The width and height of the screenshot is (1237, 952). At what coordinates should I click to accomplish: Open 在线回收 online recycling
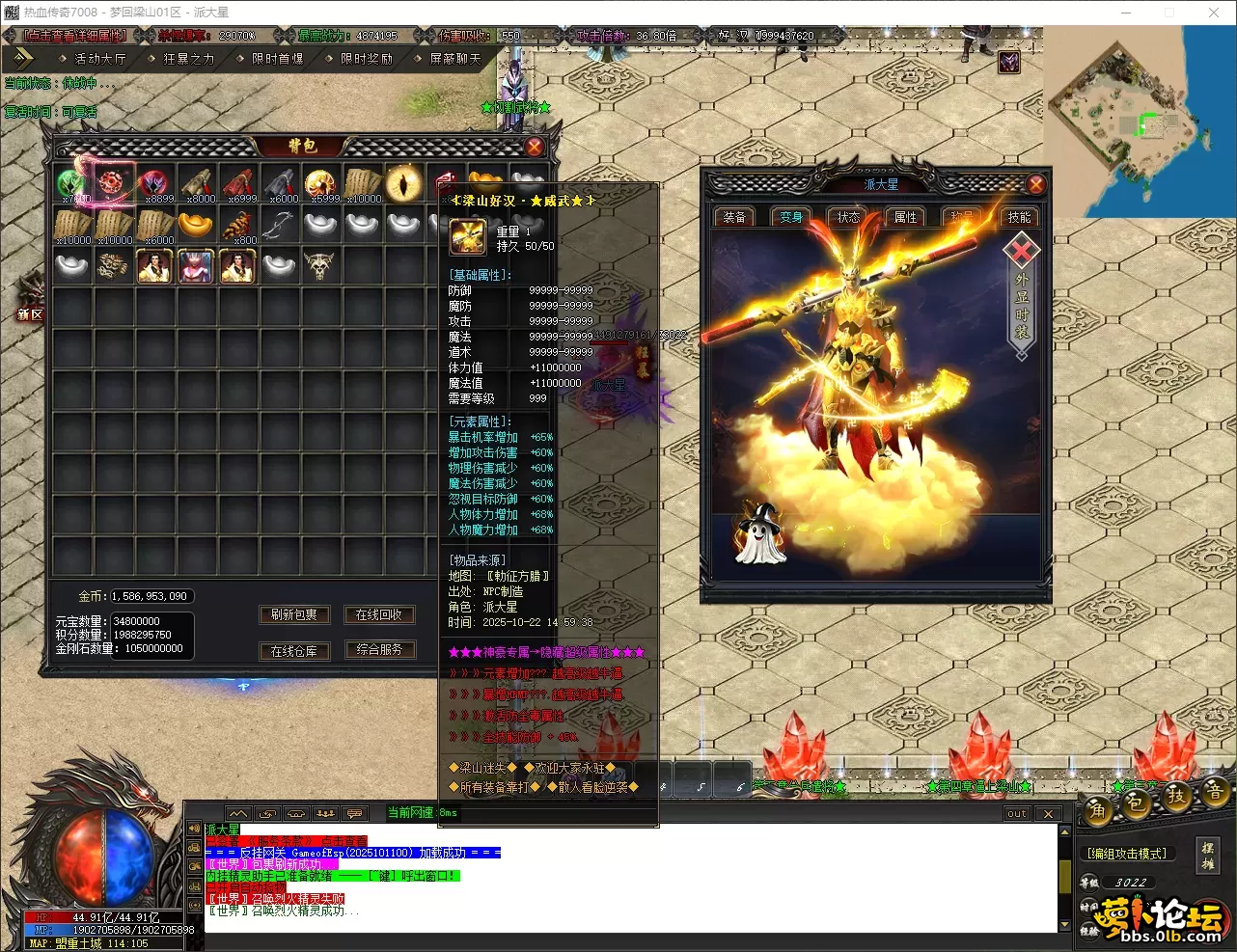tap(379, 614)
